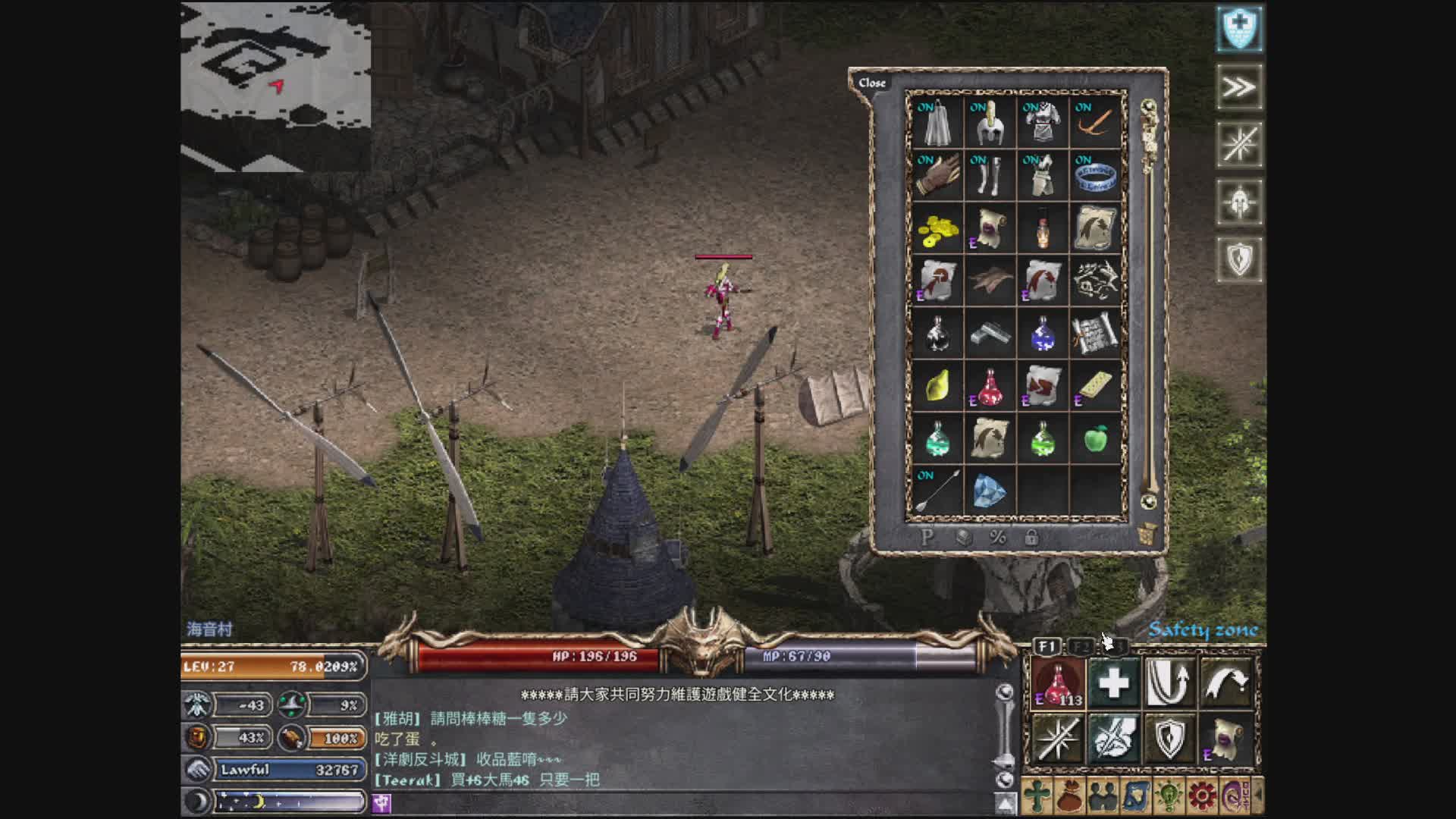Select the gold coins pile in inventory
The image size is (1456, 819).
pyautogui.click(x=937, y=228)
